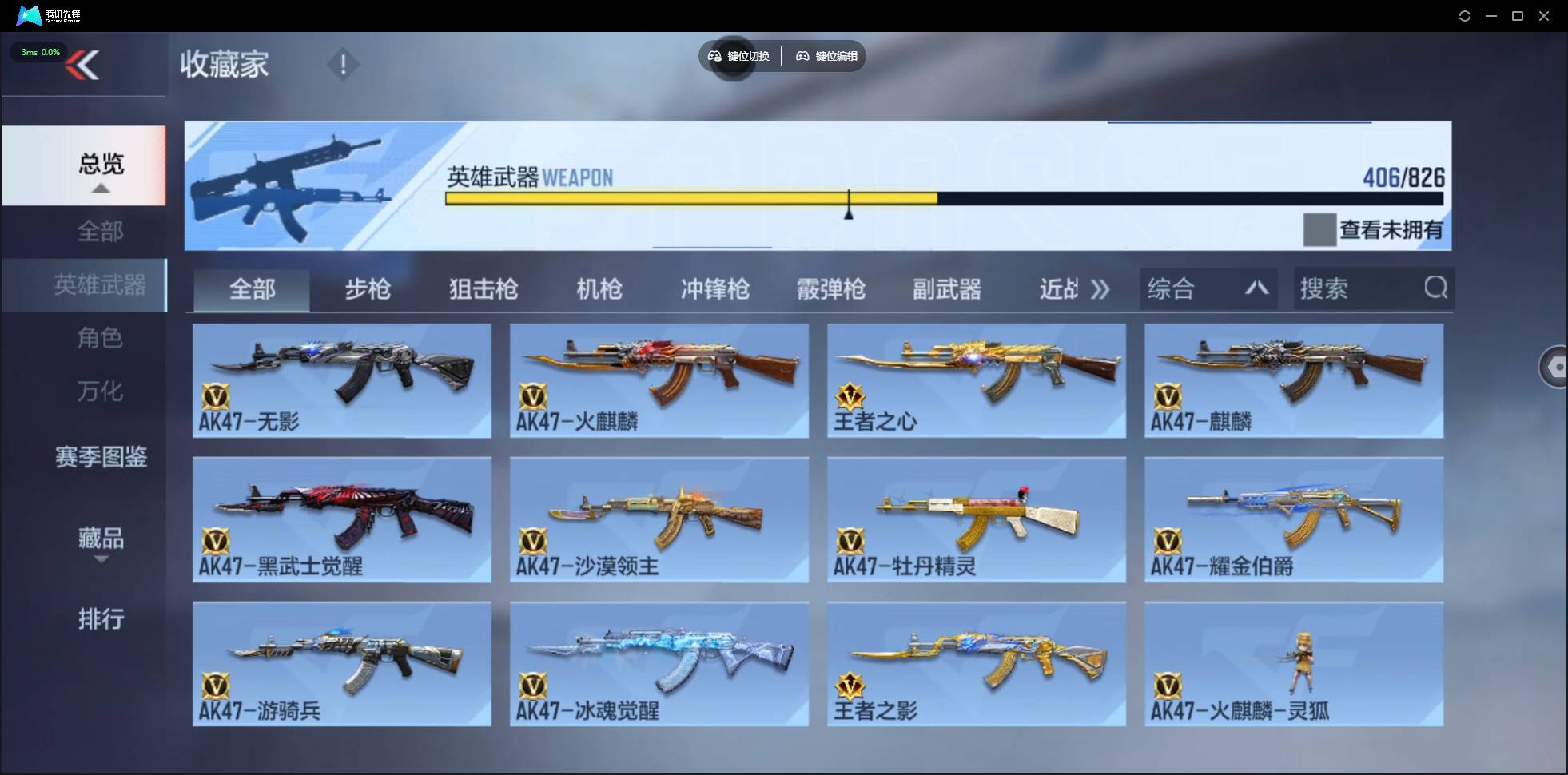Screen dimensions: 1568x775
Task: Open the exclamation alert beside 收藏家 title
Action: click(344, 64)
